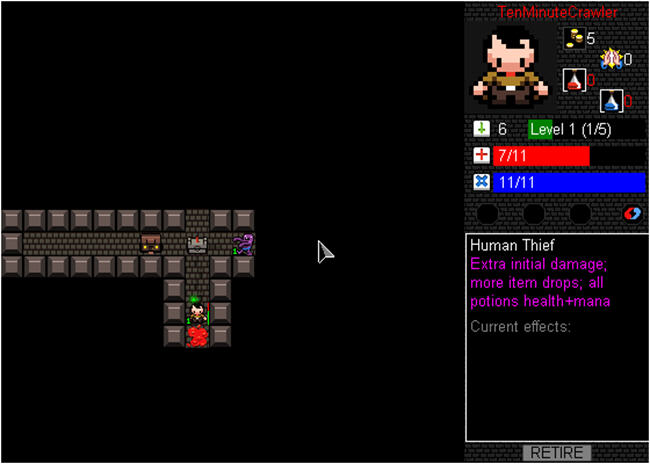The width and height of the screenshot is (650, 464).
Task: Click the gold coins icon
Action: (x=574, y=39)
